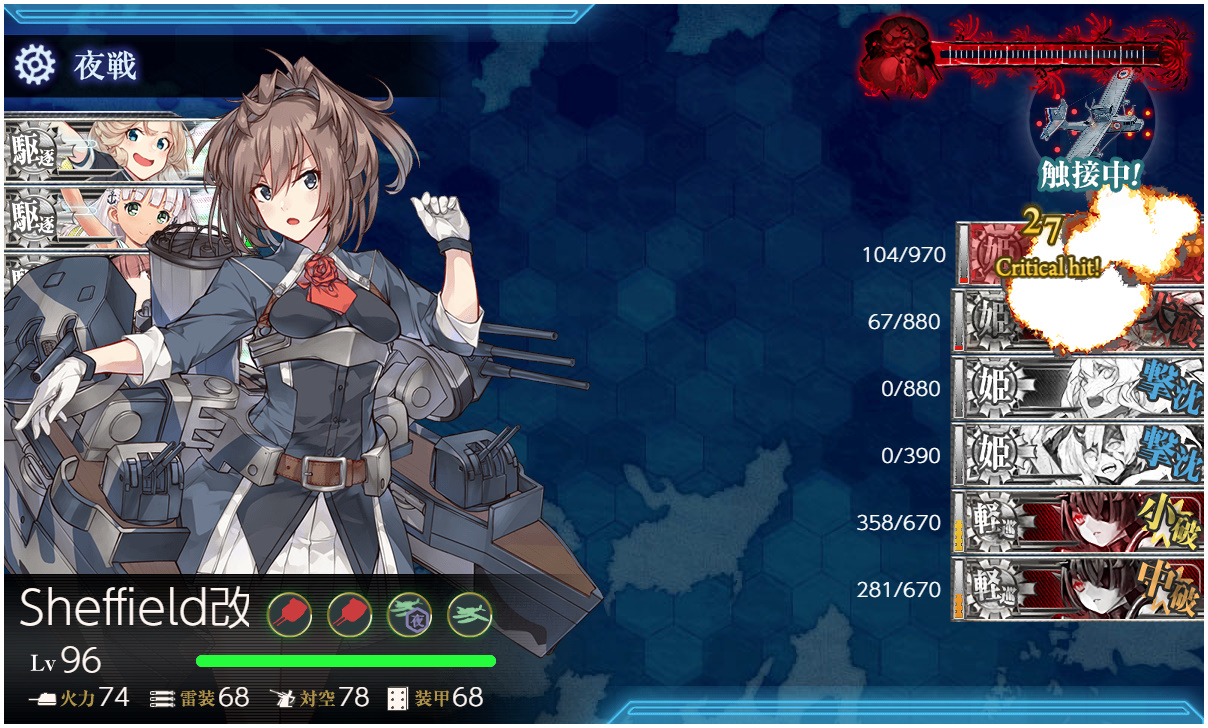The image size is (1208, 728).
Task: Click the gear icon beside 夜戦
Action: click(33, 66)
